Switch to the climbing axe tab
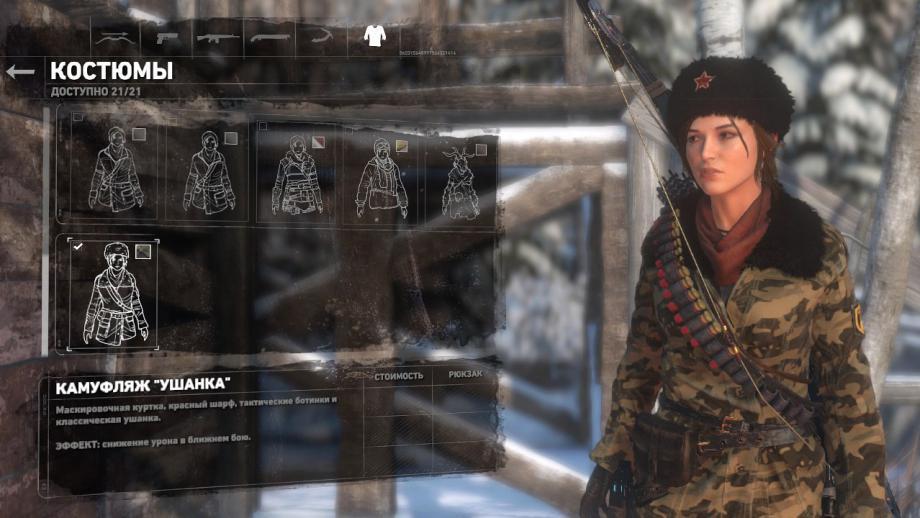 coord(320,38)
